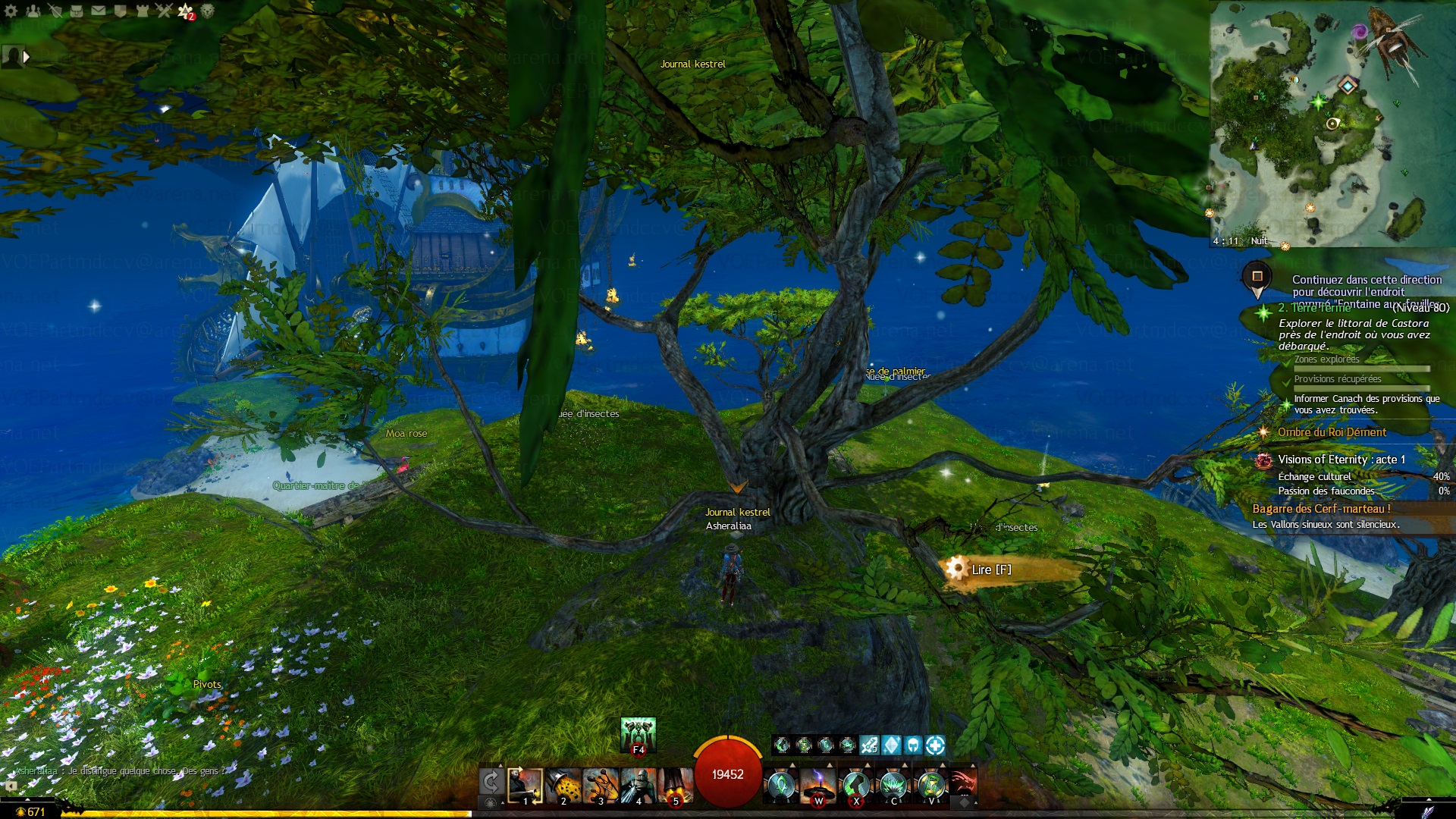Image resolution: width=1456 pixels, height=819 pixels.
Task: Open the contacts and friends panel
Action: tap(33, 11)
